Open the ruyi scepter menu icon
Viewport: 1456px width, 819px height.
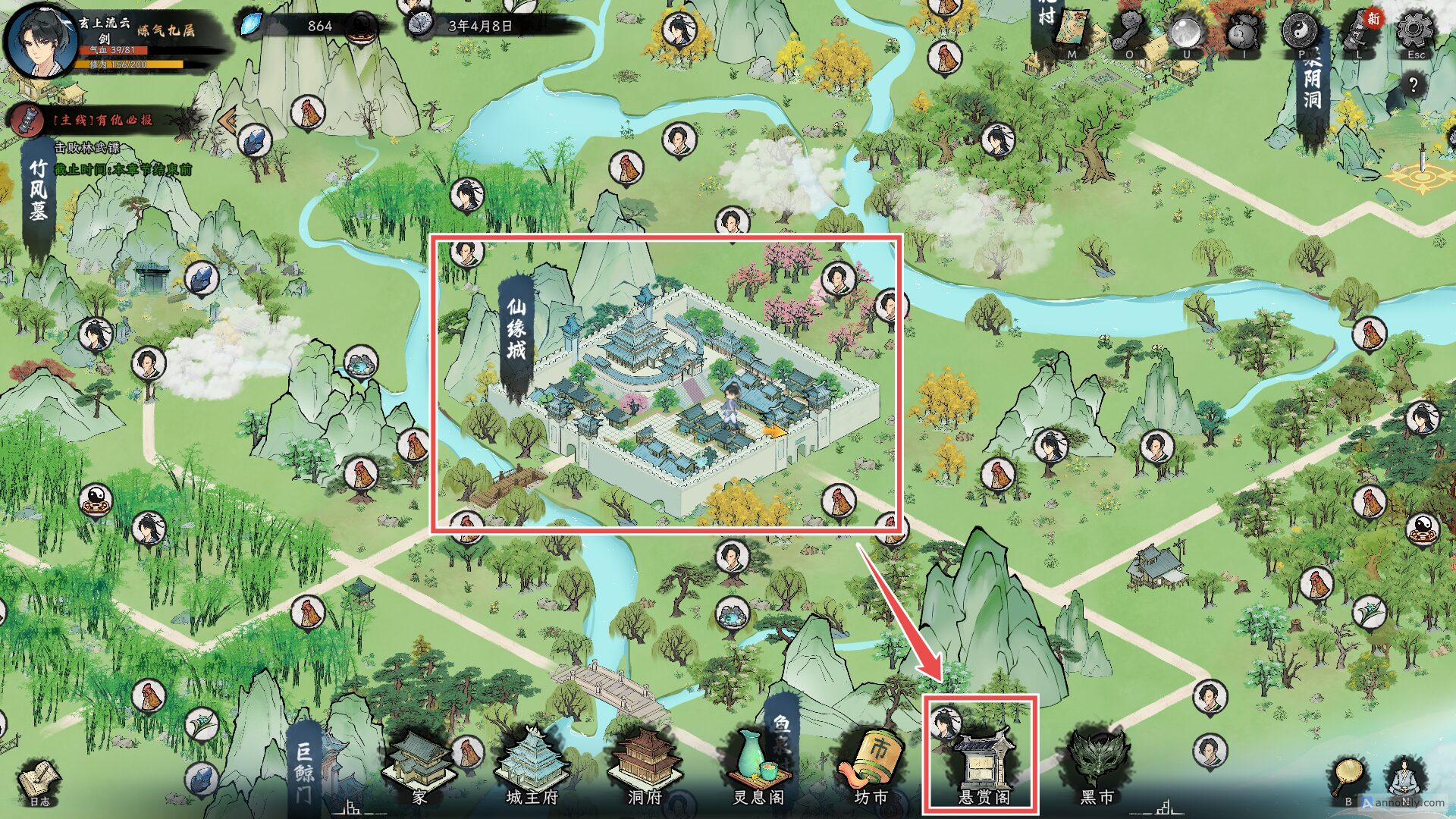click(x=1130, y=32)
